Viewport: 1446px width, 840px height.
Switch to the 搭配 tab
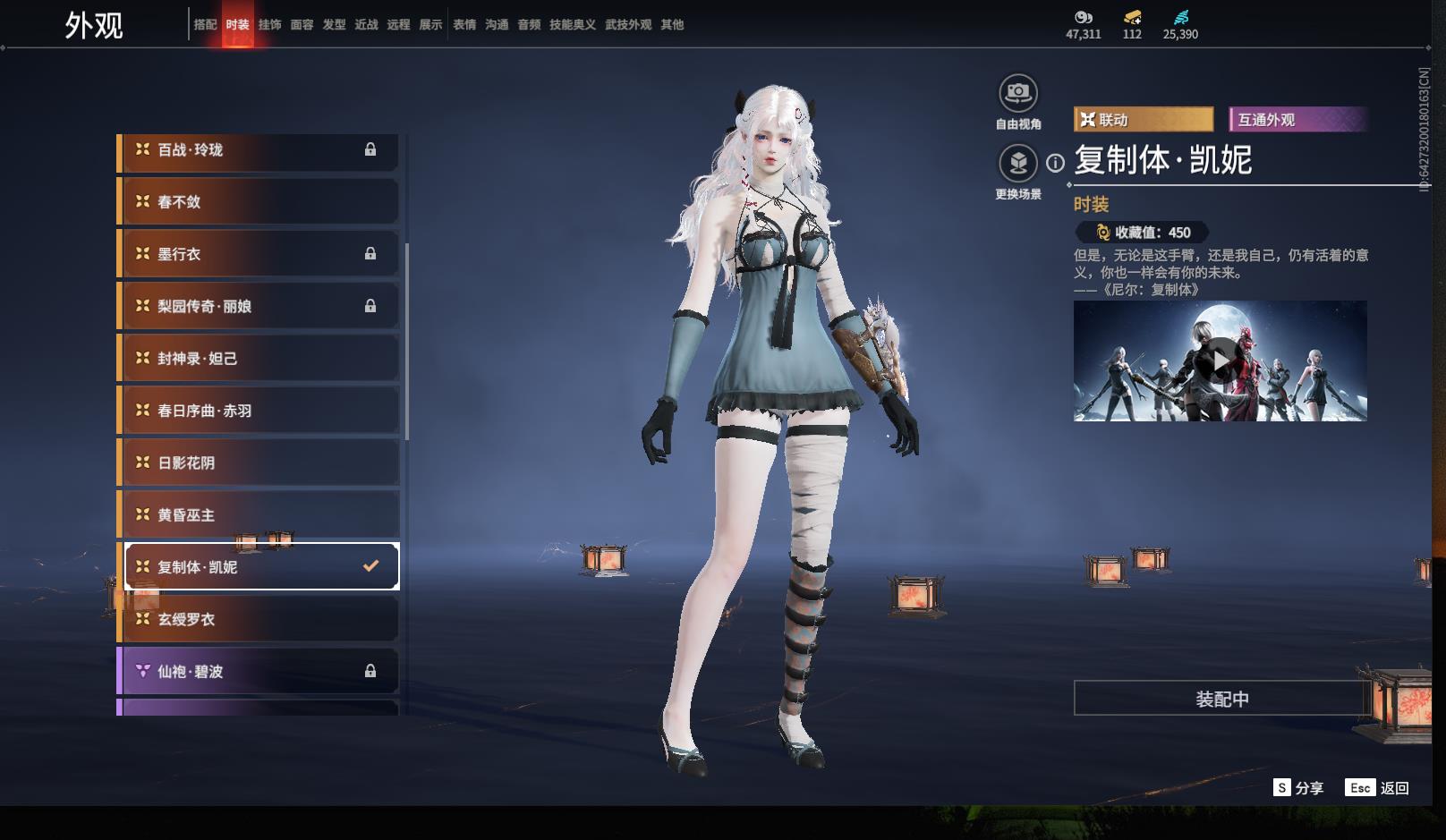[x=205, y=25]
